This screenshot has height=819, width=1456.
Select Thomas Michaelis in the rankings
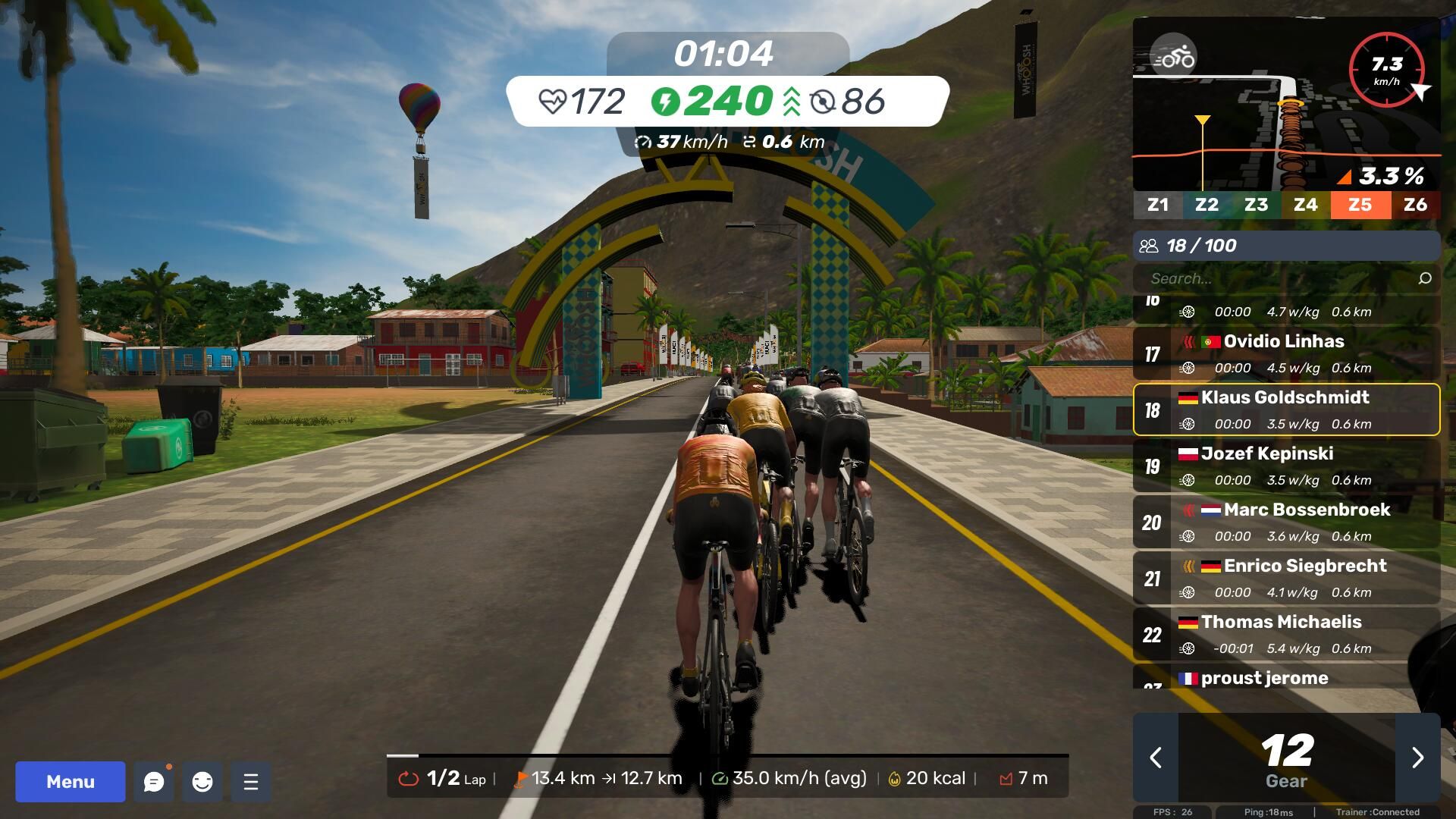[1286, 634]
